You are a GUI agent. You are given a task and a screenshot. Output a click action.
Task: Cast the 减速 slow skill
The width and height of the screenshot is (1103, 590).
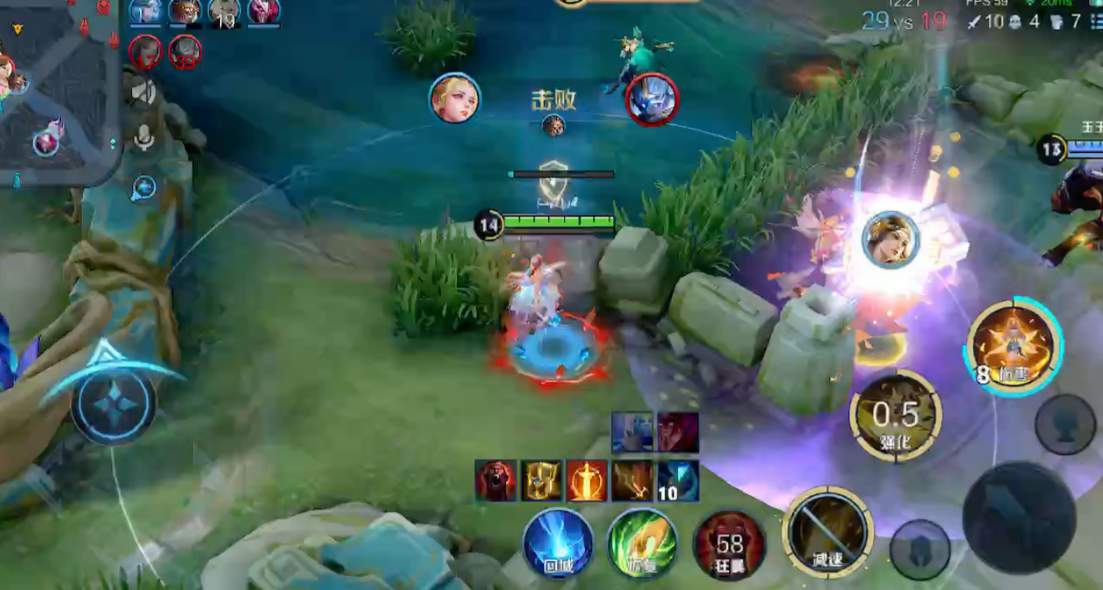point(827,532)
